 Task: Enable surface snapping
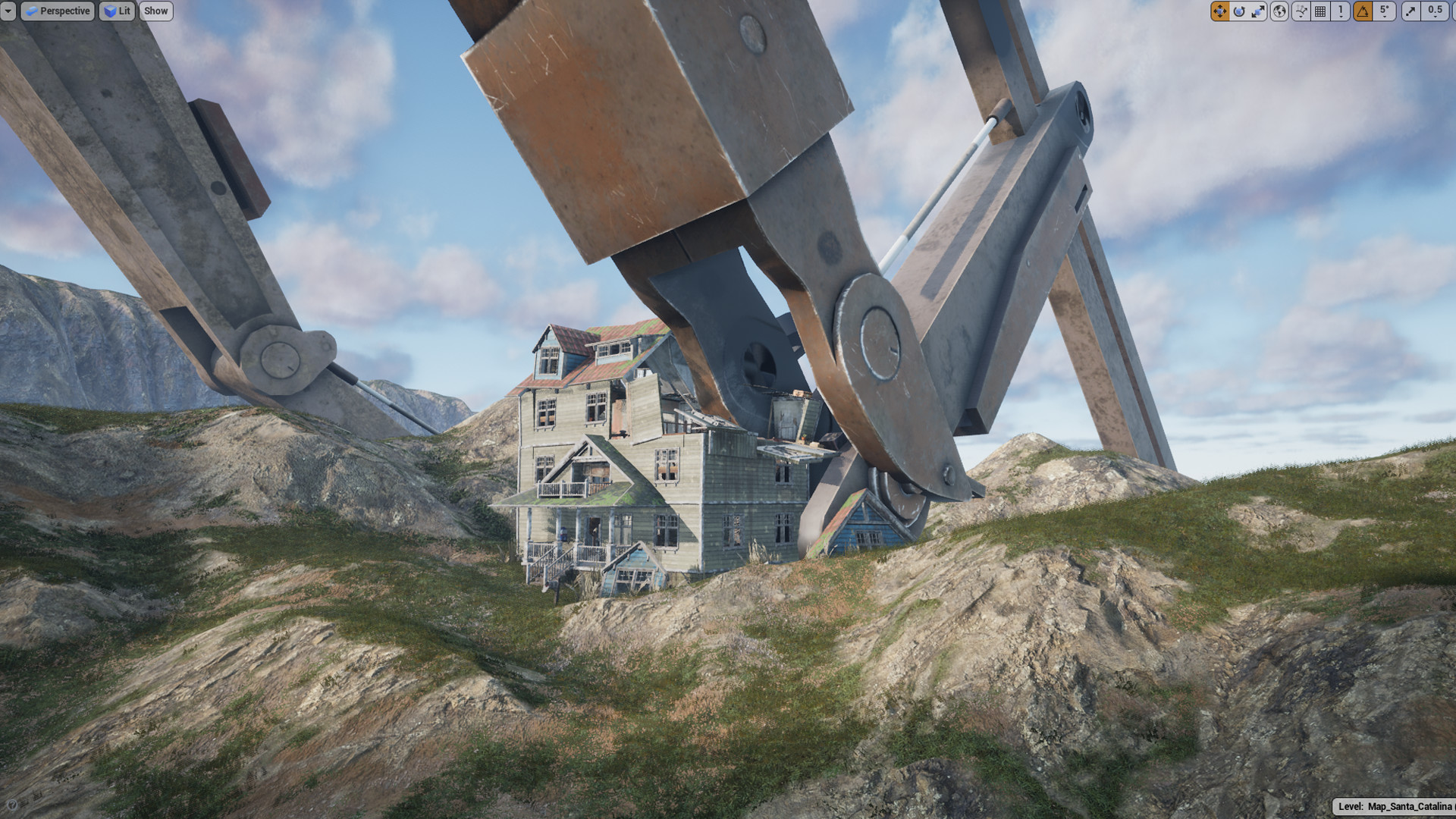[x=1298, y=11]
